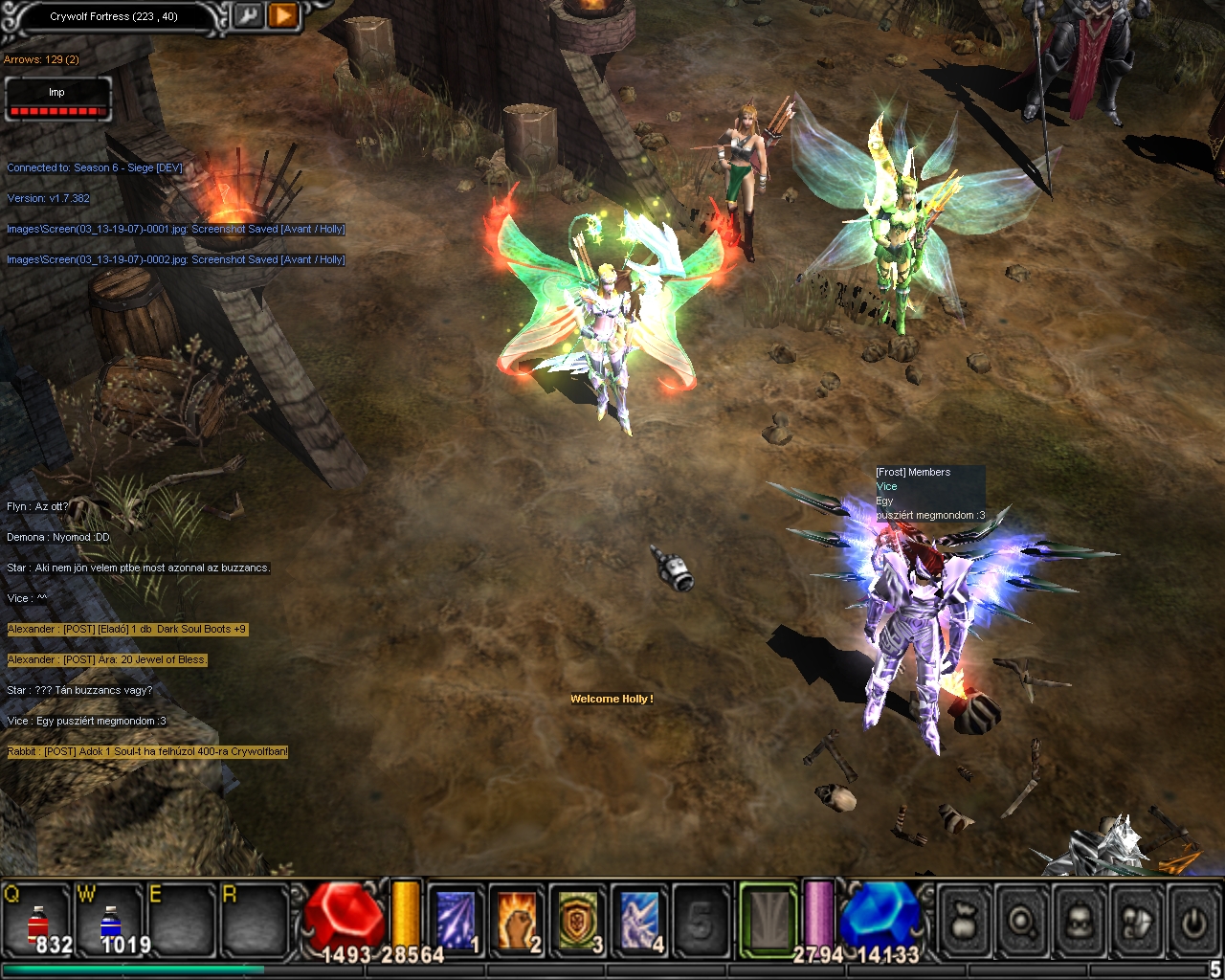Viewport: 1225px width, 980px height.
Task: Click the orange play arrow button
Action: click(282, 15)
